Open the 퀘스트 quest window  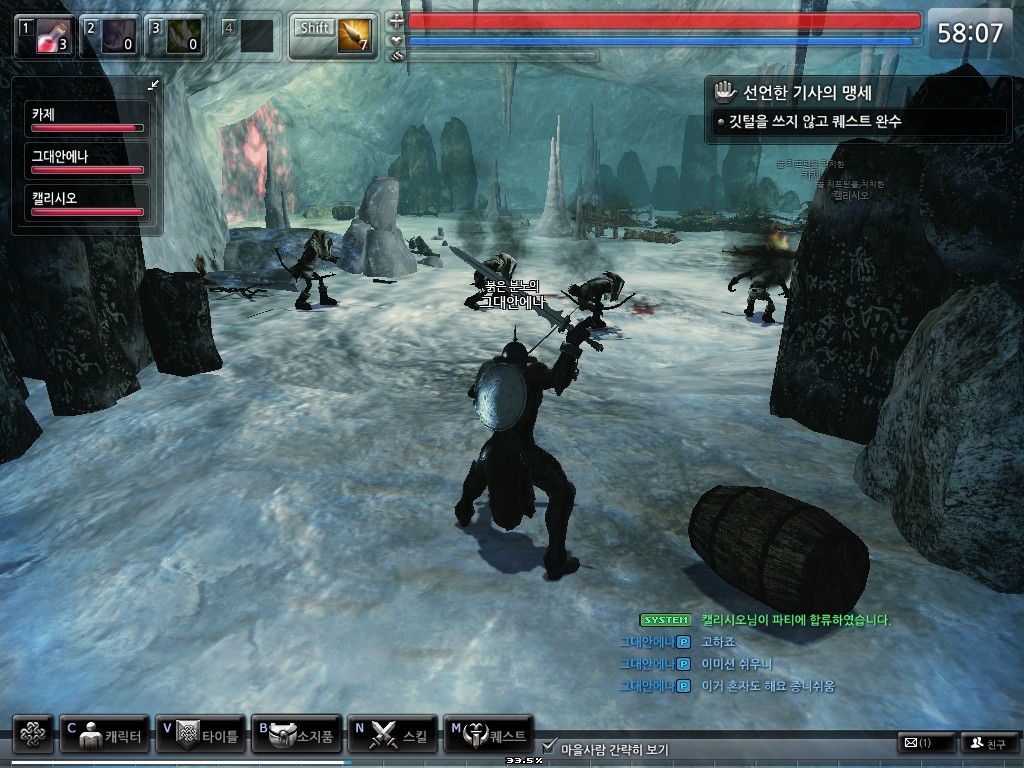tap(488, 735)
